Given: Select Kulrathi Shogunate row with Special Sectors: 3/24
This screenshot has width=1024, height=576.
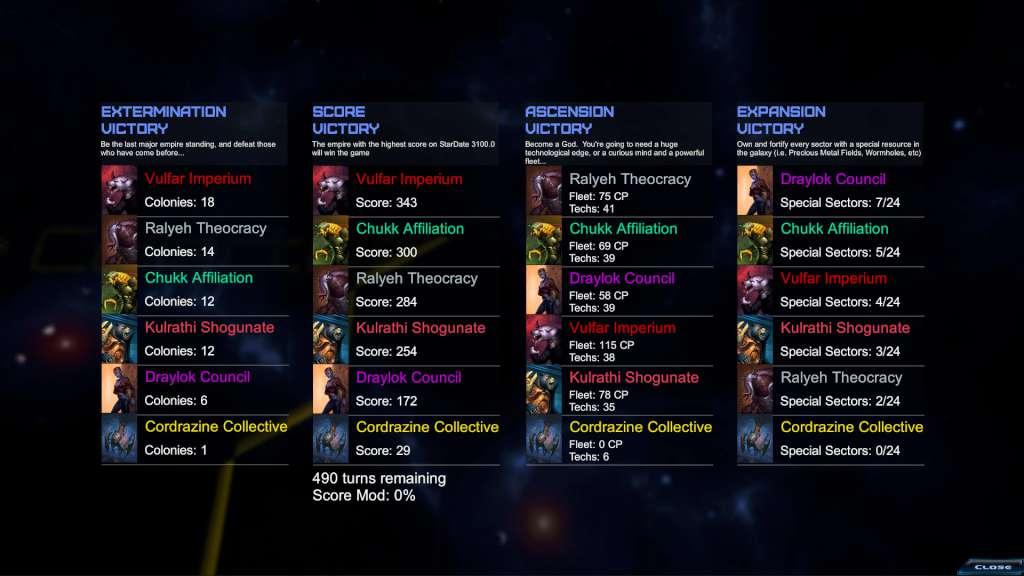Looking at the screenshot, I should pos(831,339).
